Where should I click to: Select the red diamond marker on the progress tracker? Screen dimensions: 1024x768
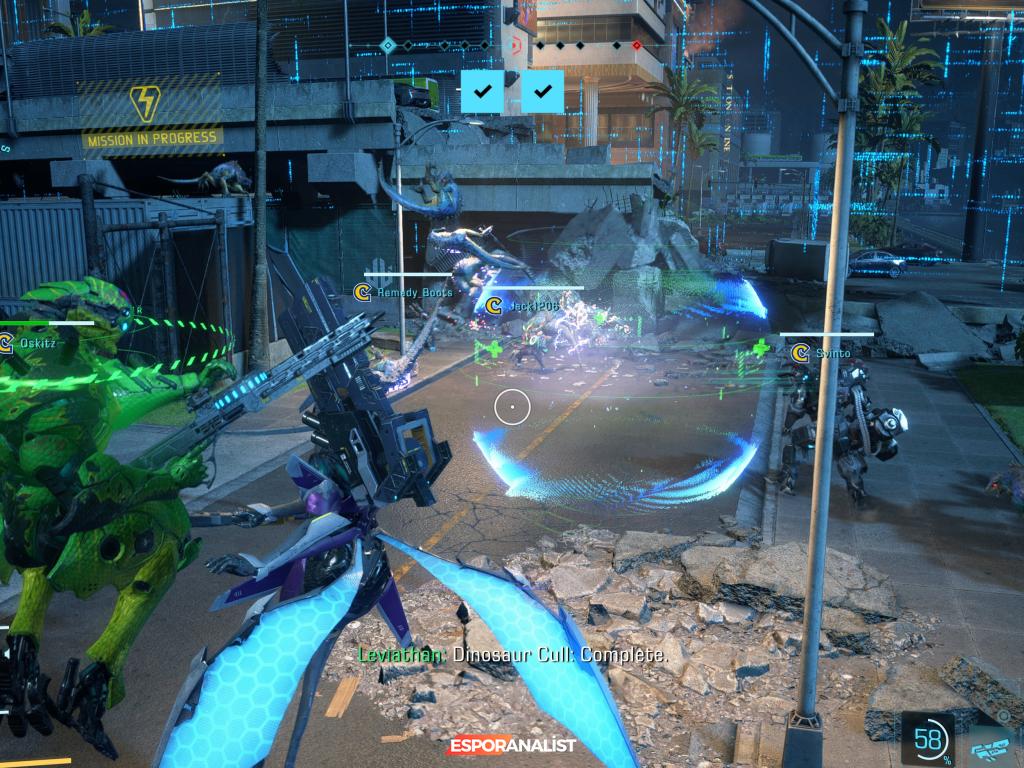coord(637,45)
